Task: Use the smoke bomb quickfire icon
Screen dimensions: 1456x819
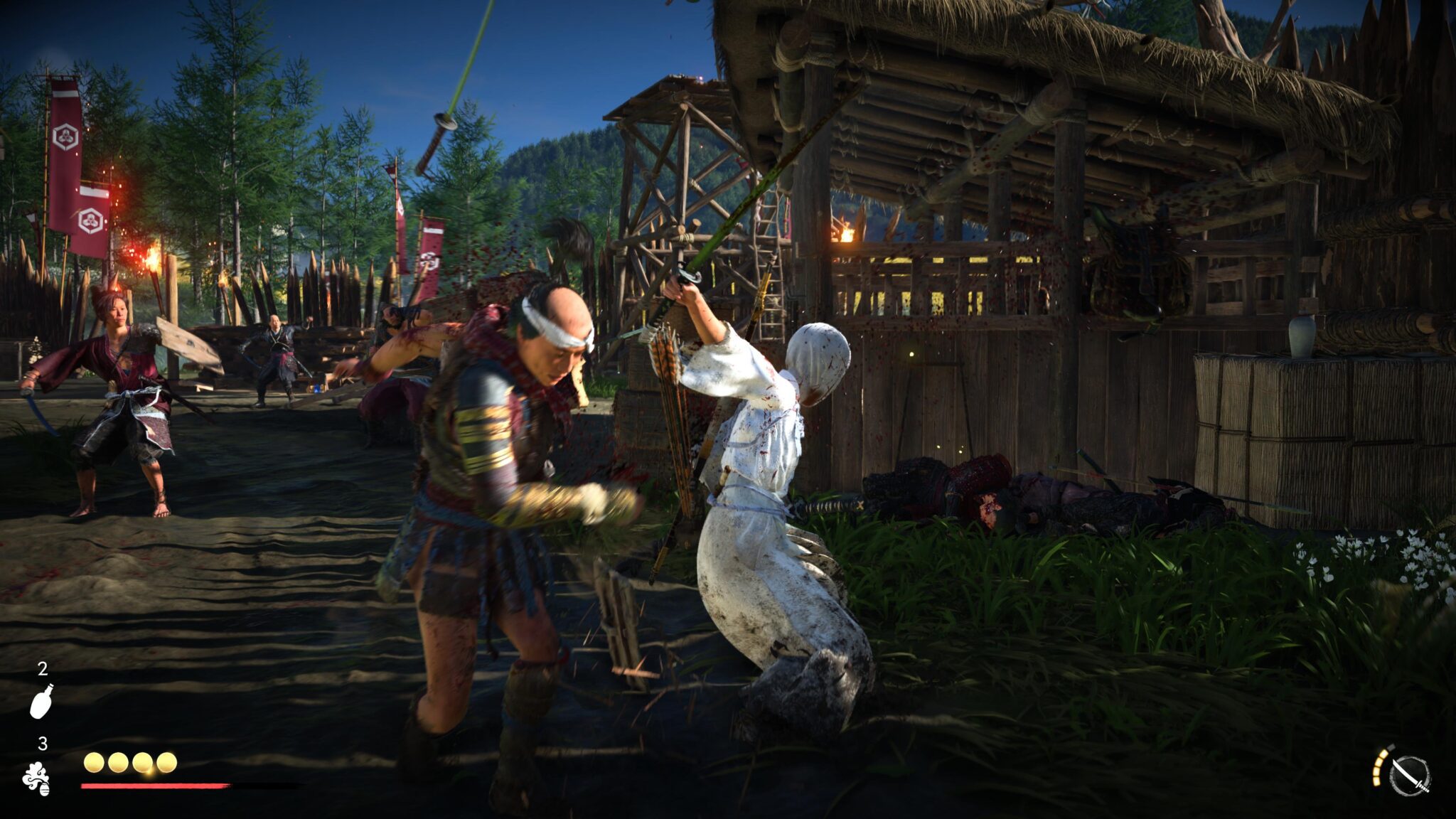Action: pos(36,778)
